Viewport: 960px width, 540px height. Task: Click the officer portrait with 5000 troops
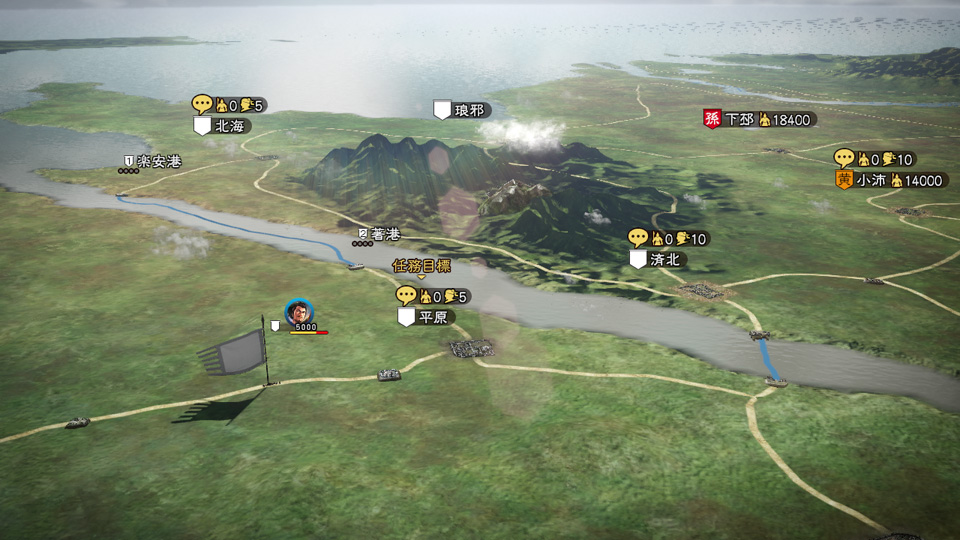tap(298, 312)
